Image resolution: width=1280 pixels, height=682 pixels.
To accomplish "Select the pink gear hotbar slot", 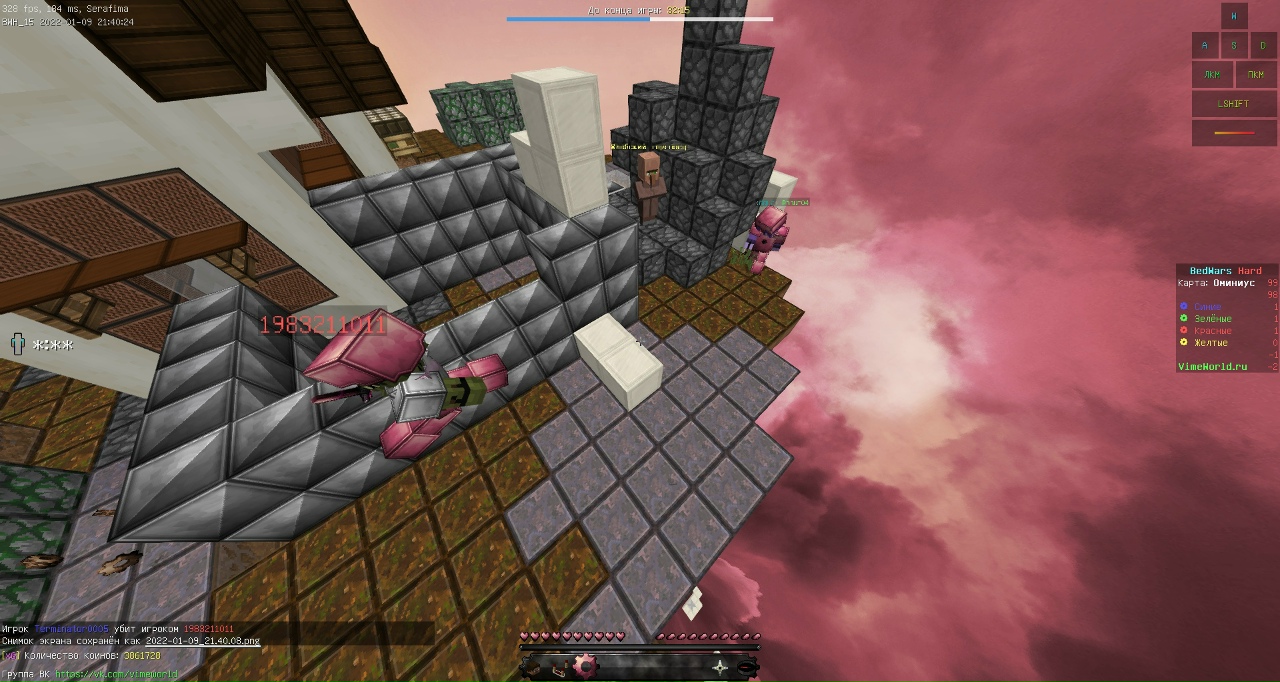I will (x=584, y=666).
